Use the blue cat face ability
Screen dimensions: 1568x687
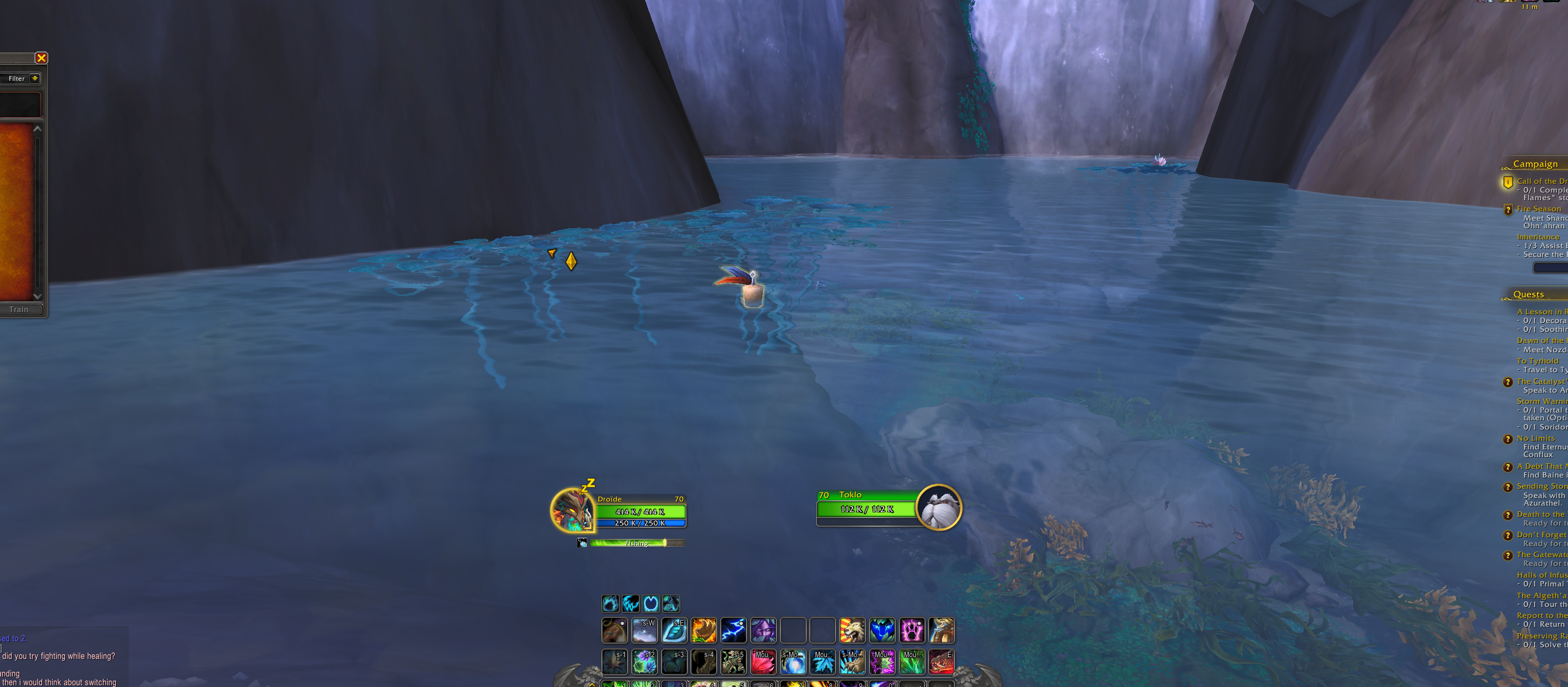[882, 630]
